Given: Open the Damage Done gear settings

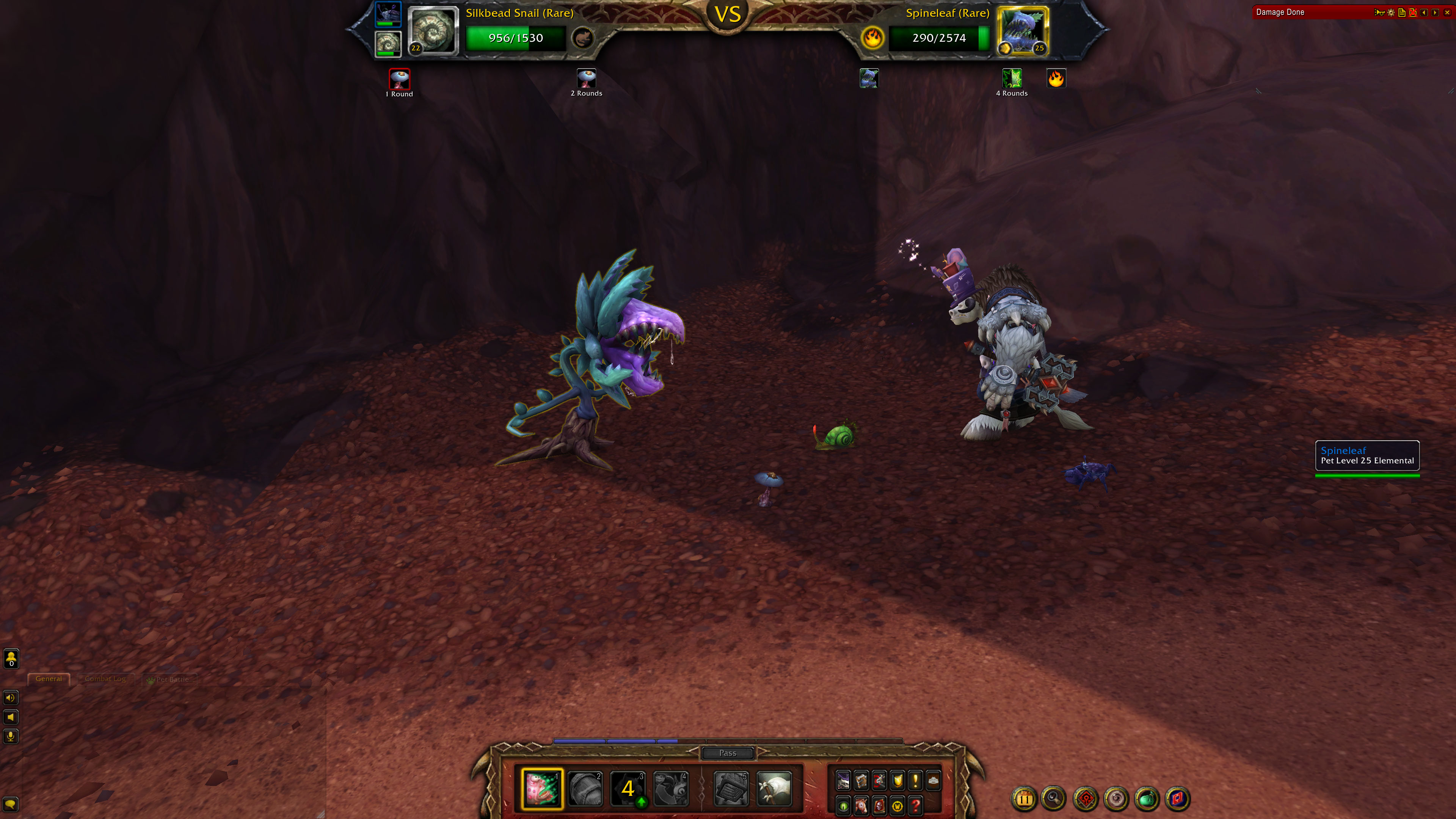Looking at the screenshot, I should tap(1391, 13).
